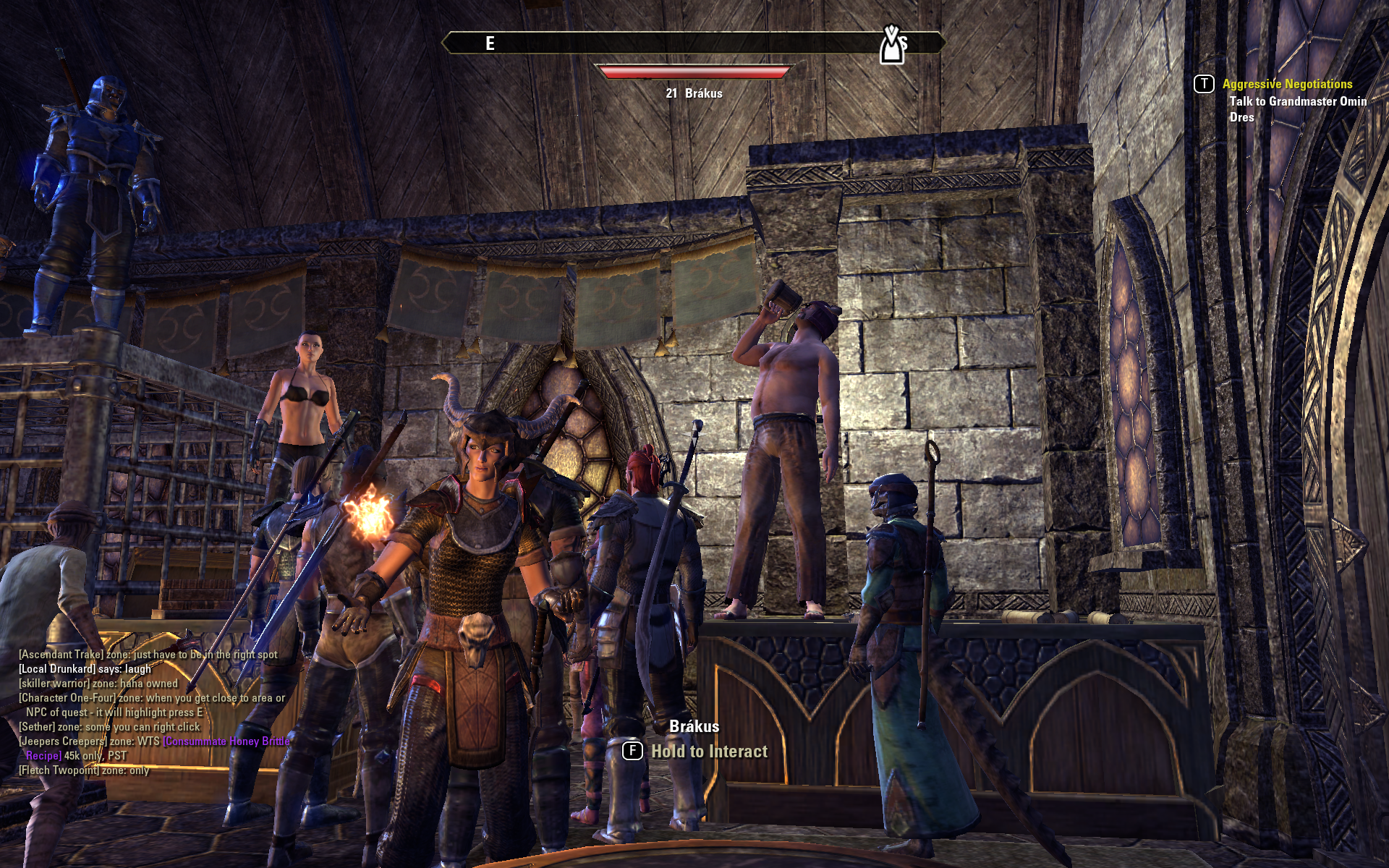Click the quest marker on the compass bar
The height and width of the screenshot is (868, 1389).
[892, 46]
